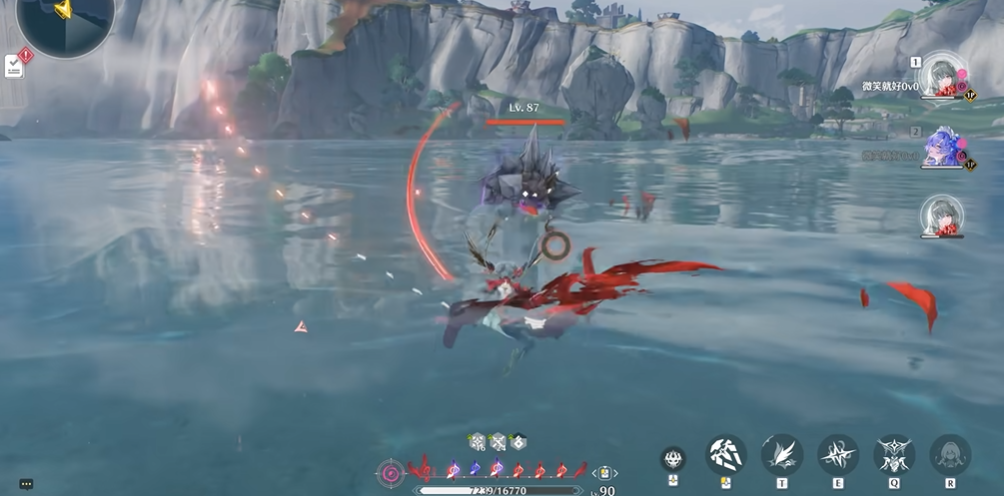Image resolution: width=1004 pixels, height=496 pixels.
Task: Select the hexagonal buff icon showing 6
Action: [518, 441]
